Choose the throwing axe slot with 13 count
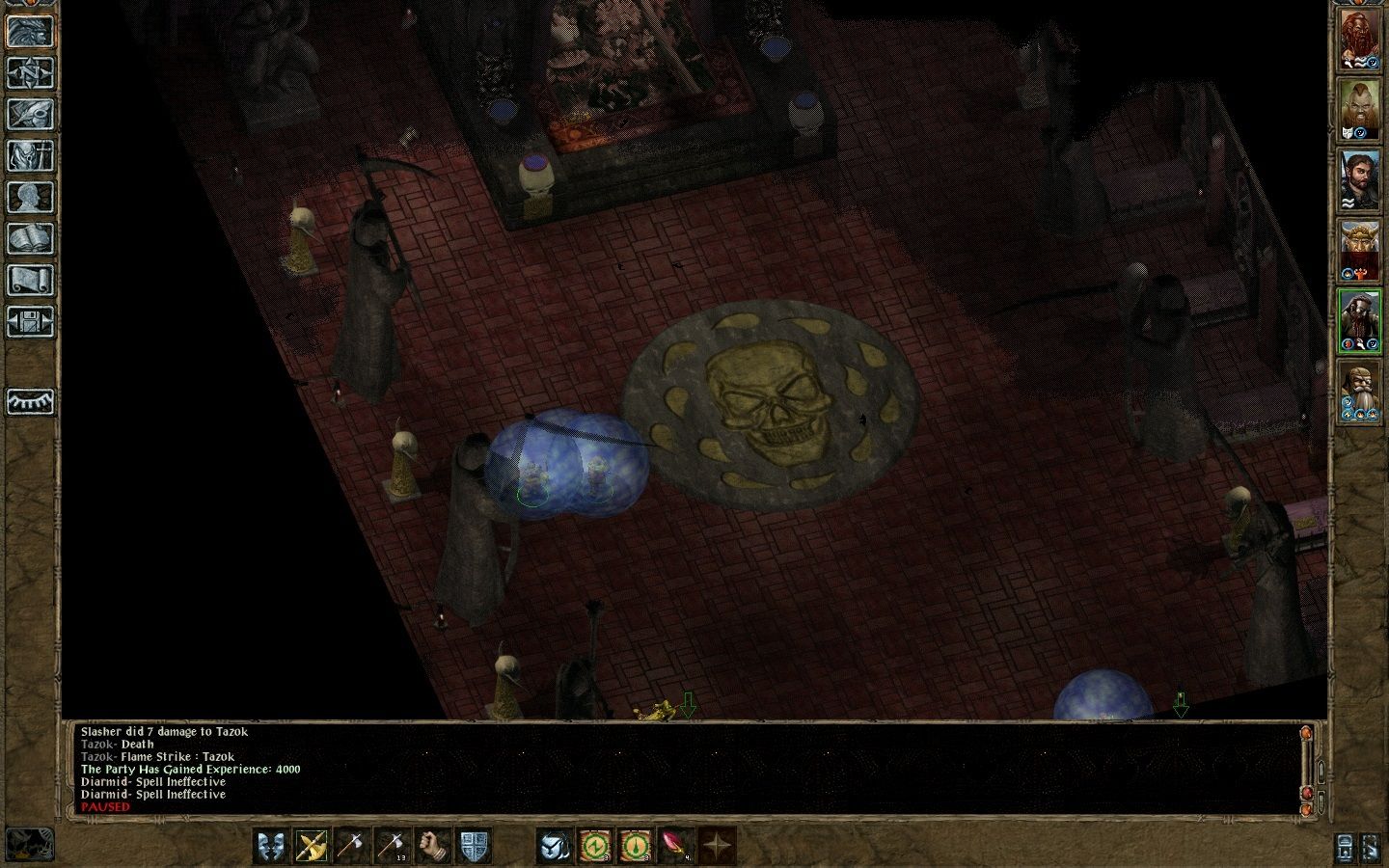The image size is (1389, 868). click(392, 846)
